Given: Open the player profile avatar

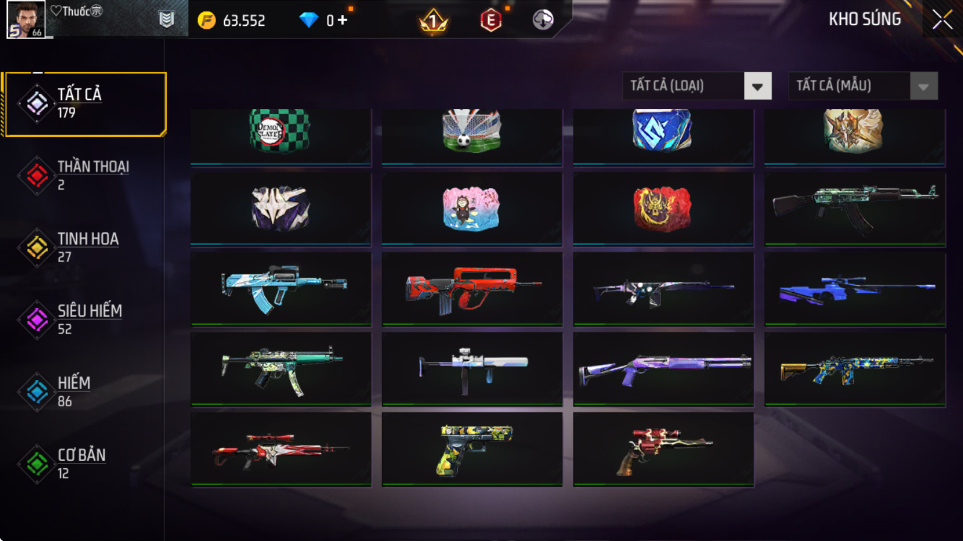Looking at the screenshot, I should tap(25, 19).
